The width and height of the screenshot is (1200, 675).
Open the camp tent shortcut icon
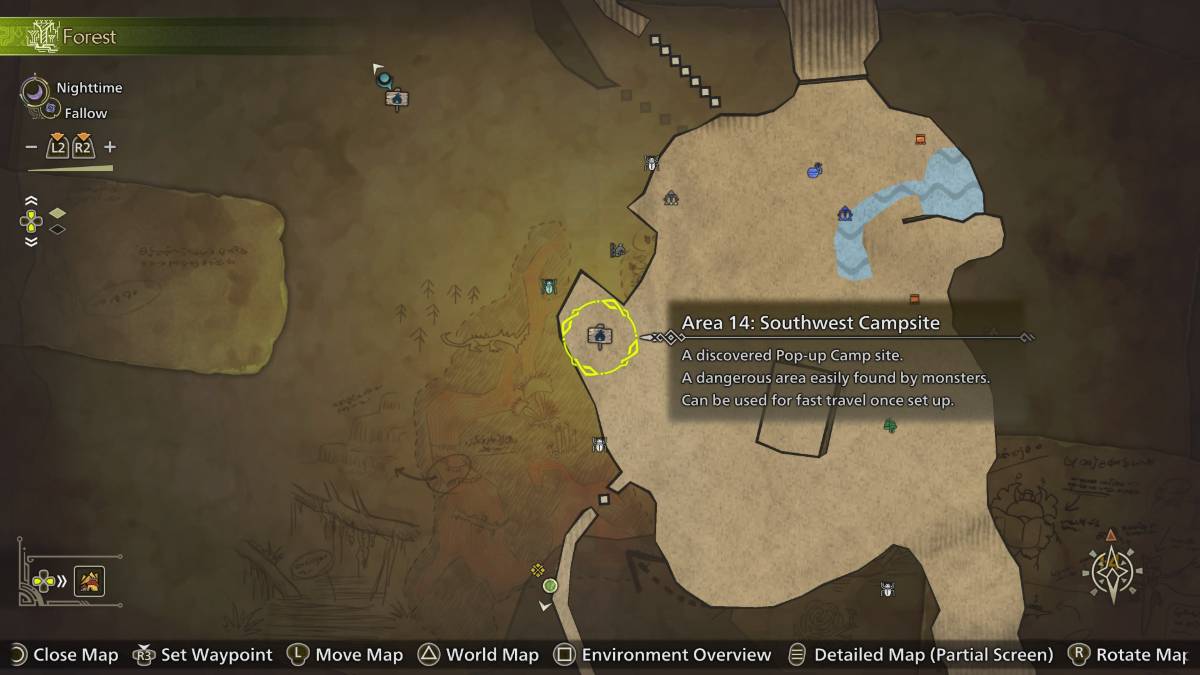90,580
